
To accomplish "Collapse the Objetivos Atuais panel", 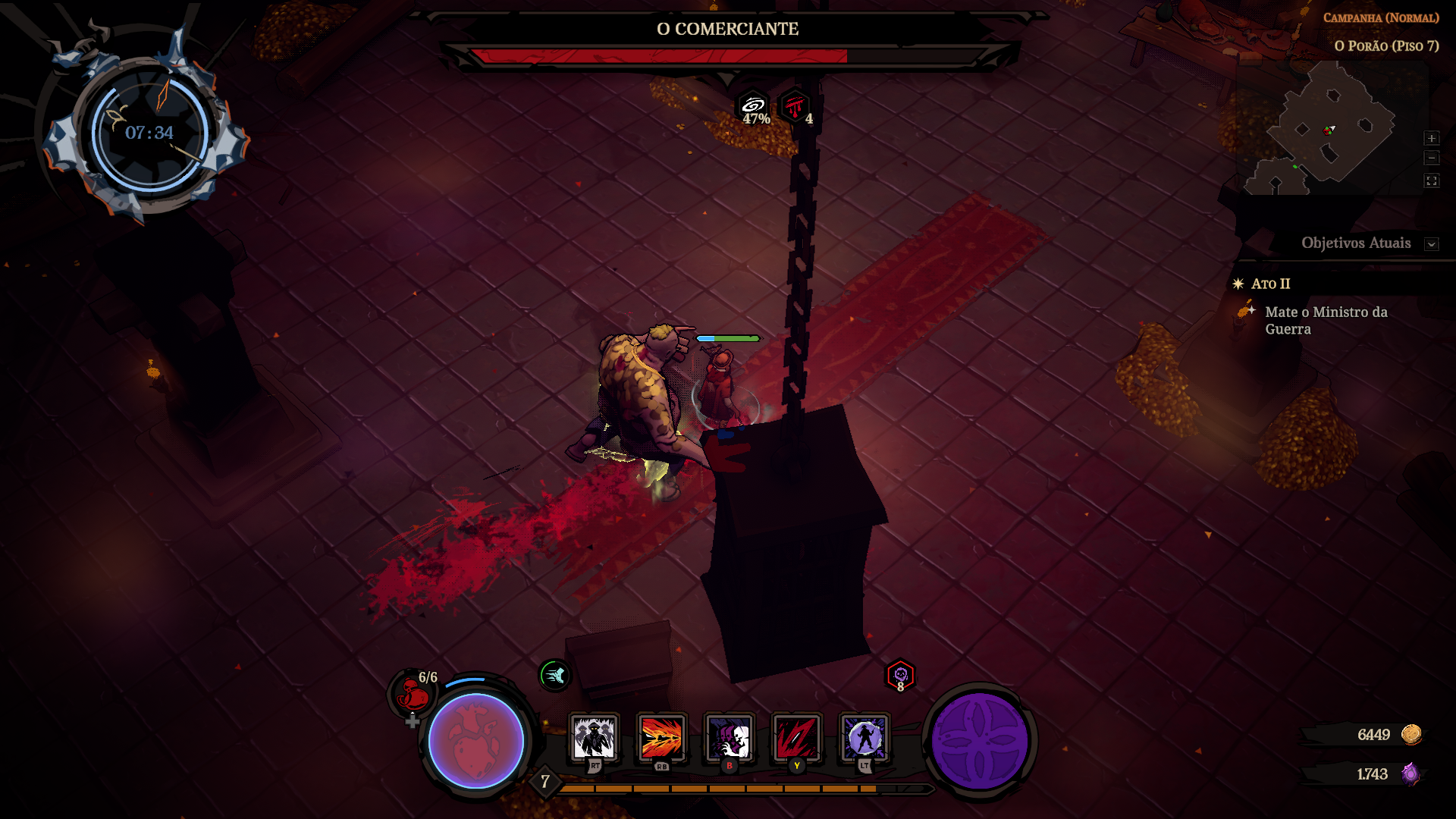I will coord(1431,244).
